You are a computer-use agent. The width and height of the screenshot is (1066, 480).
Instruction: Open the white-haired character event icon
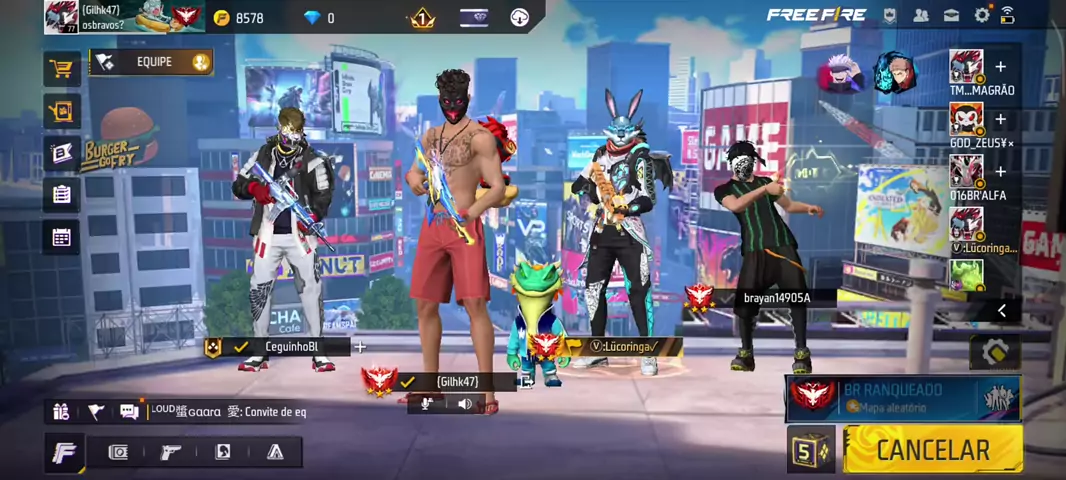pyautogui.click(x=842, y=73)
